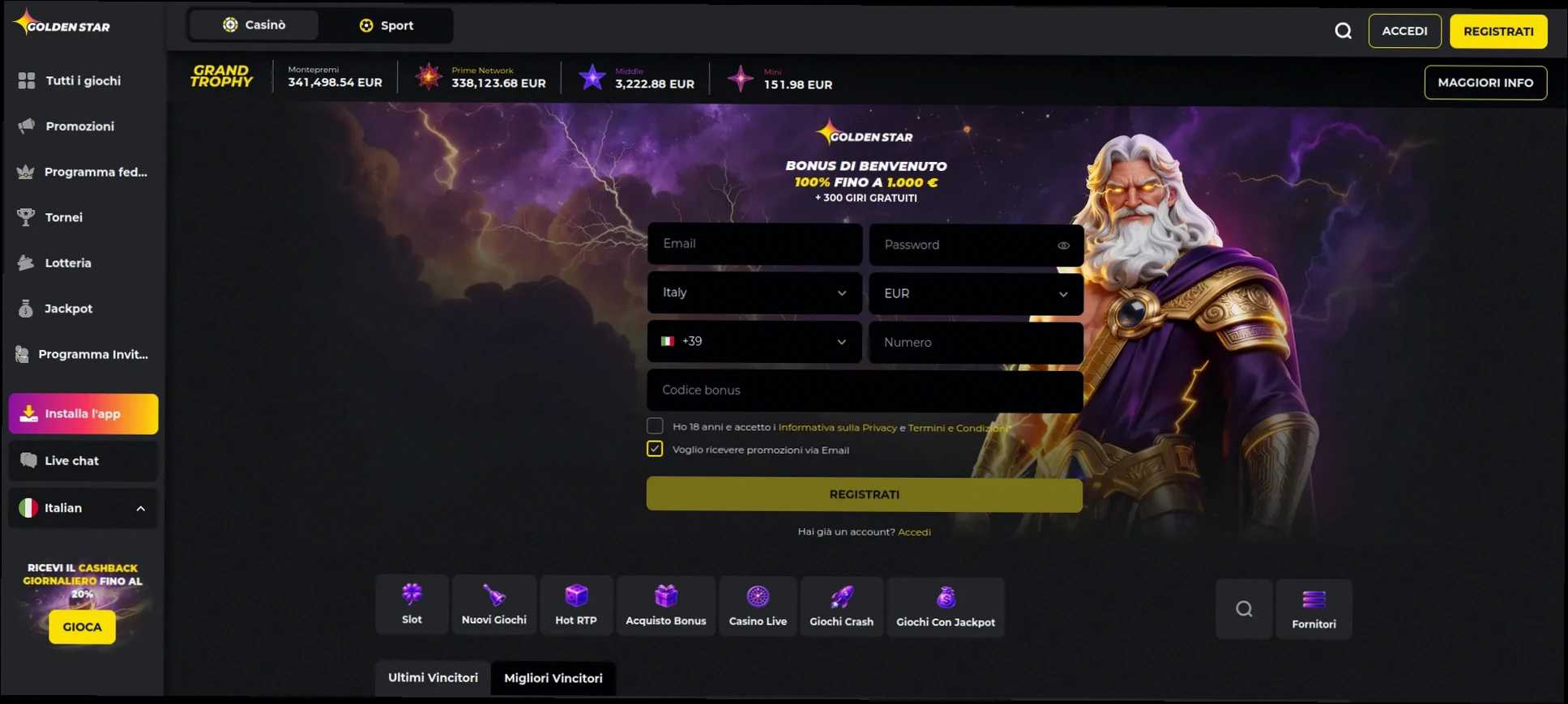Open the Acquisto Bonus games category
1568x704 pixels.
coord(666,604)
